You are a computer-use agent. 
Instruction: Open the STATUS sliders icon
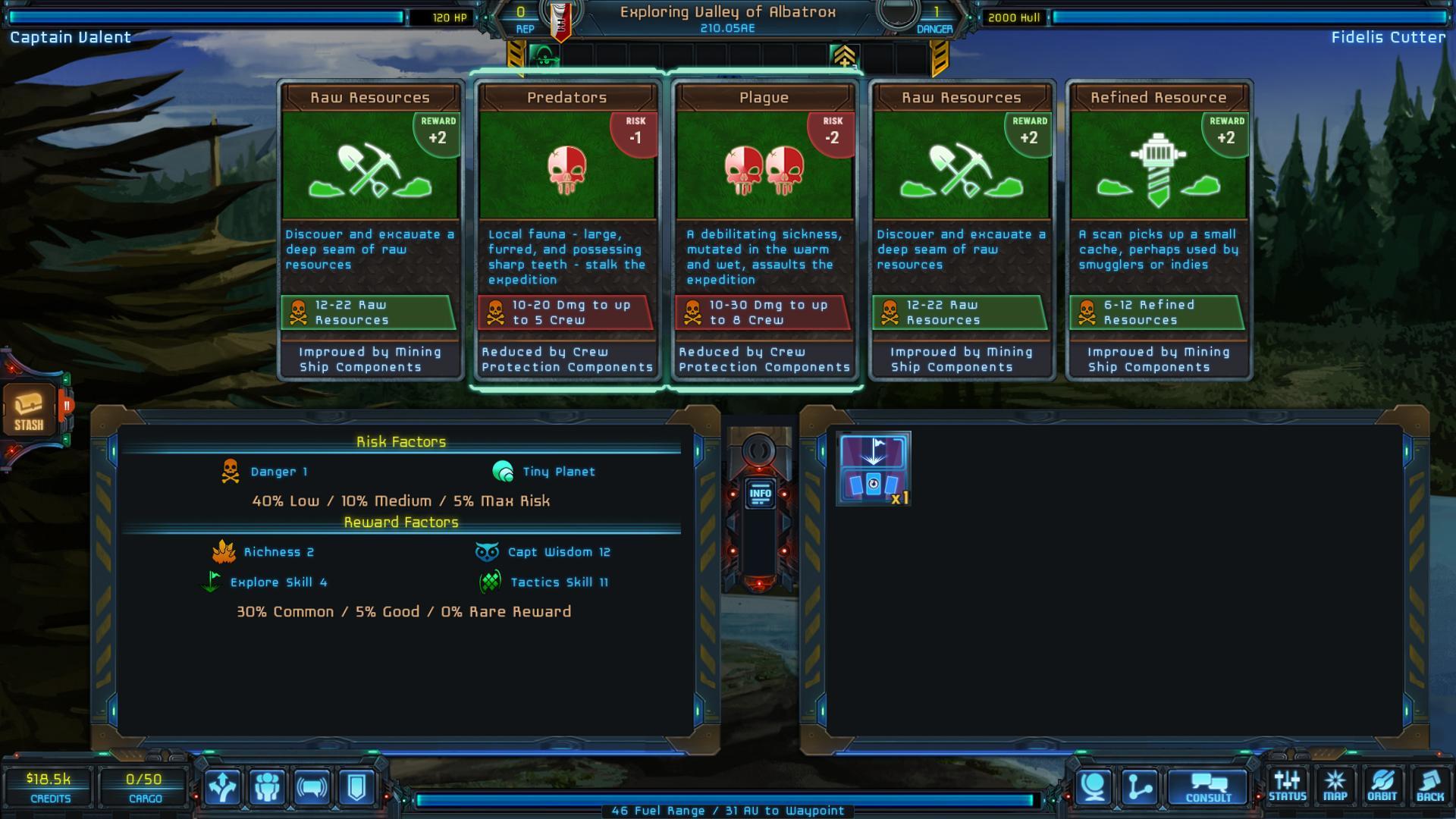coord(1287,785)
